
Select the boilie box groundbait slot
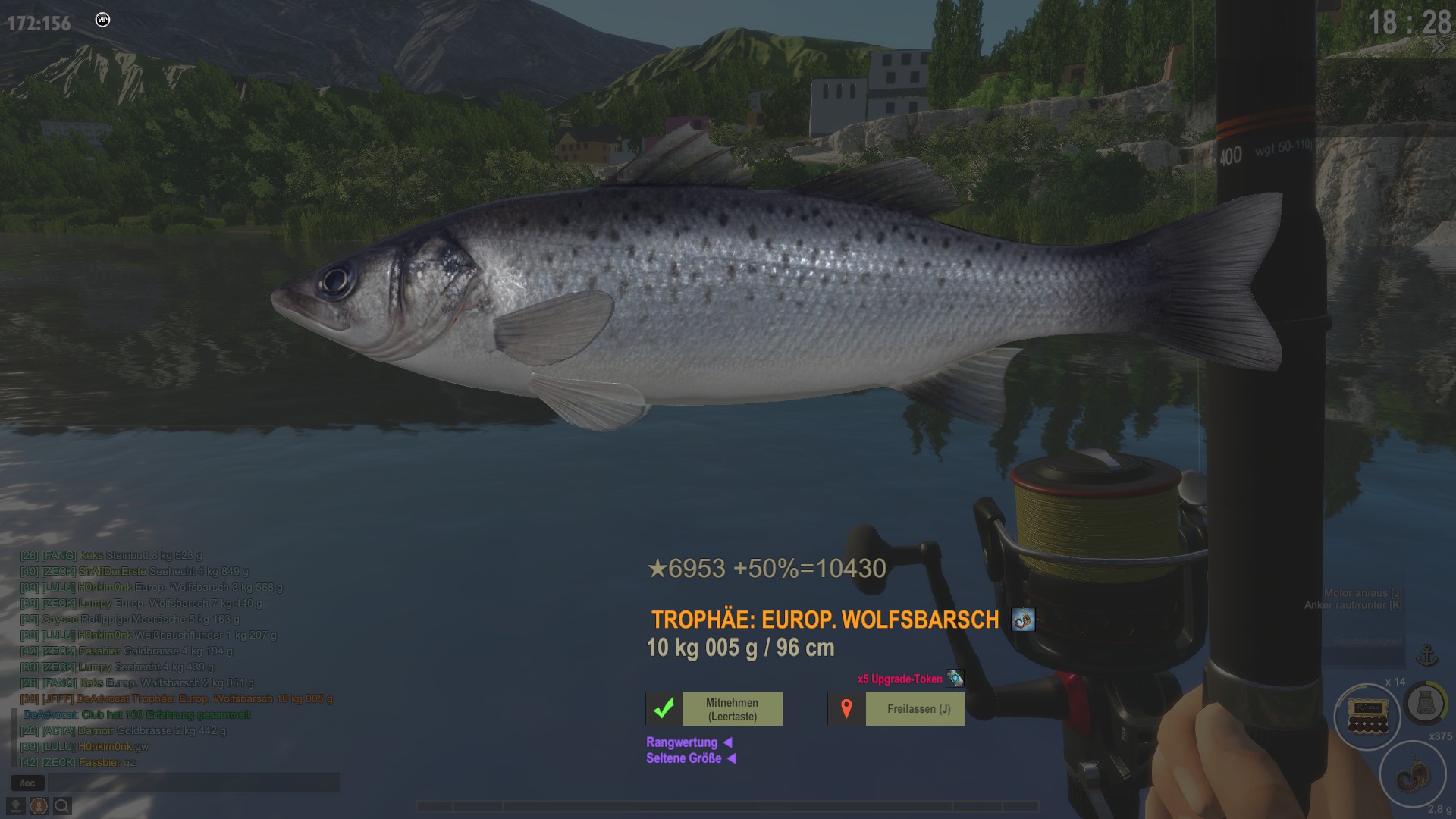[1367, 717]
